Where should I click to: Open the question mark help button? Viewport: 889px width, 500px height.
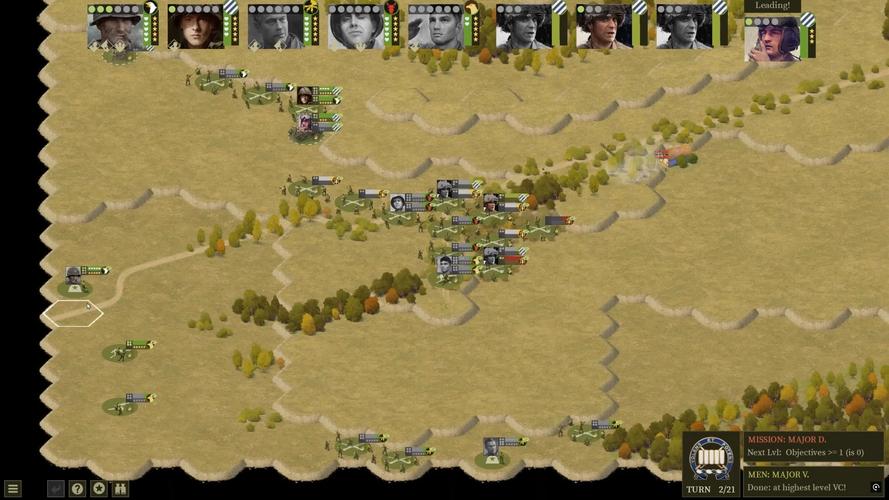77,489
